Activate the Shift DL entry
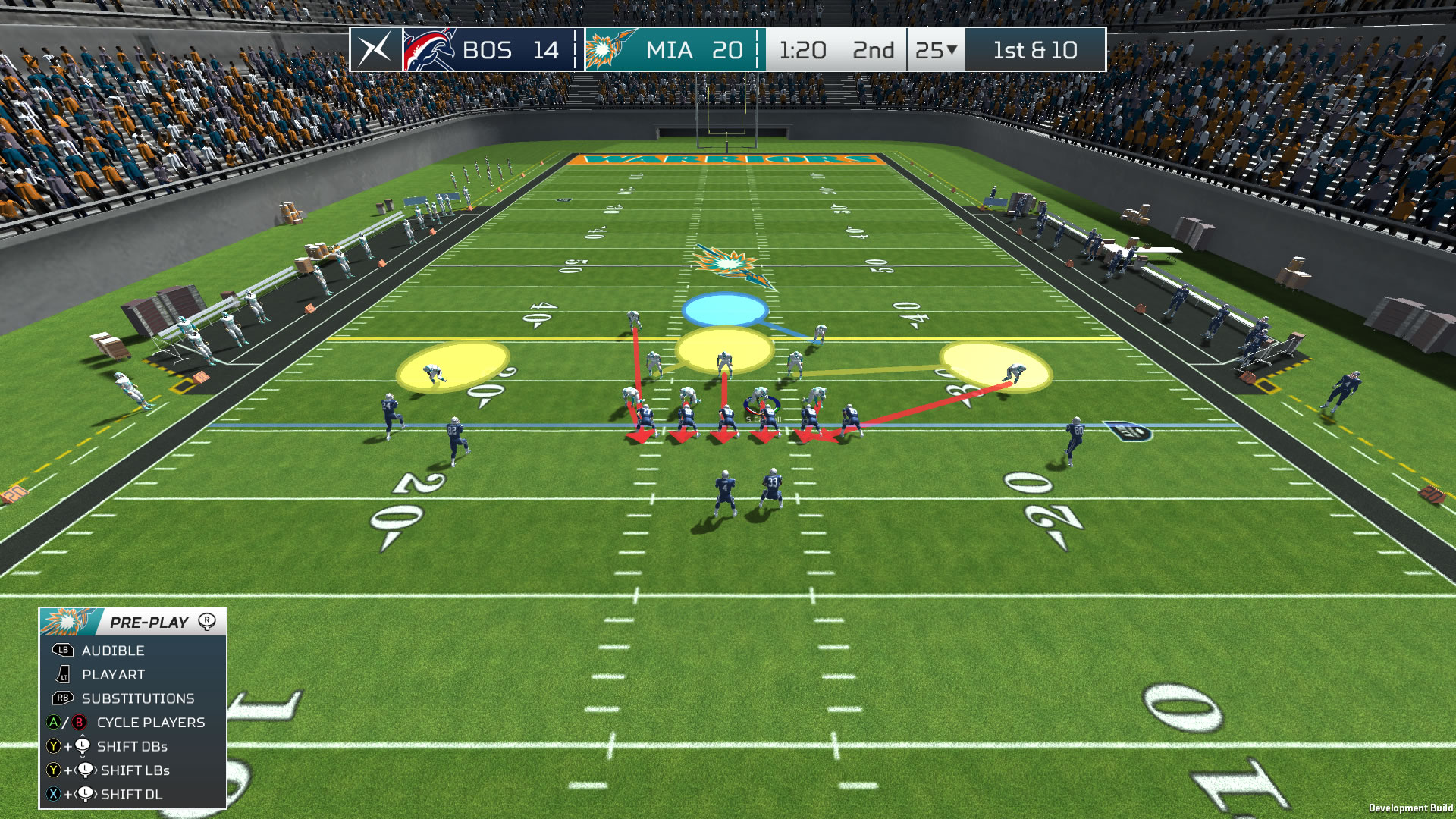 pyautogui.click(x=131, y=795)
